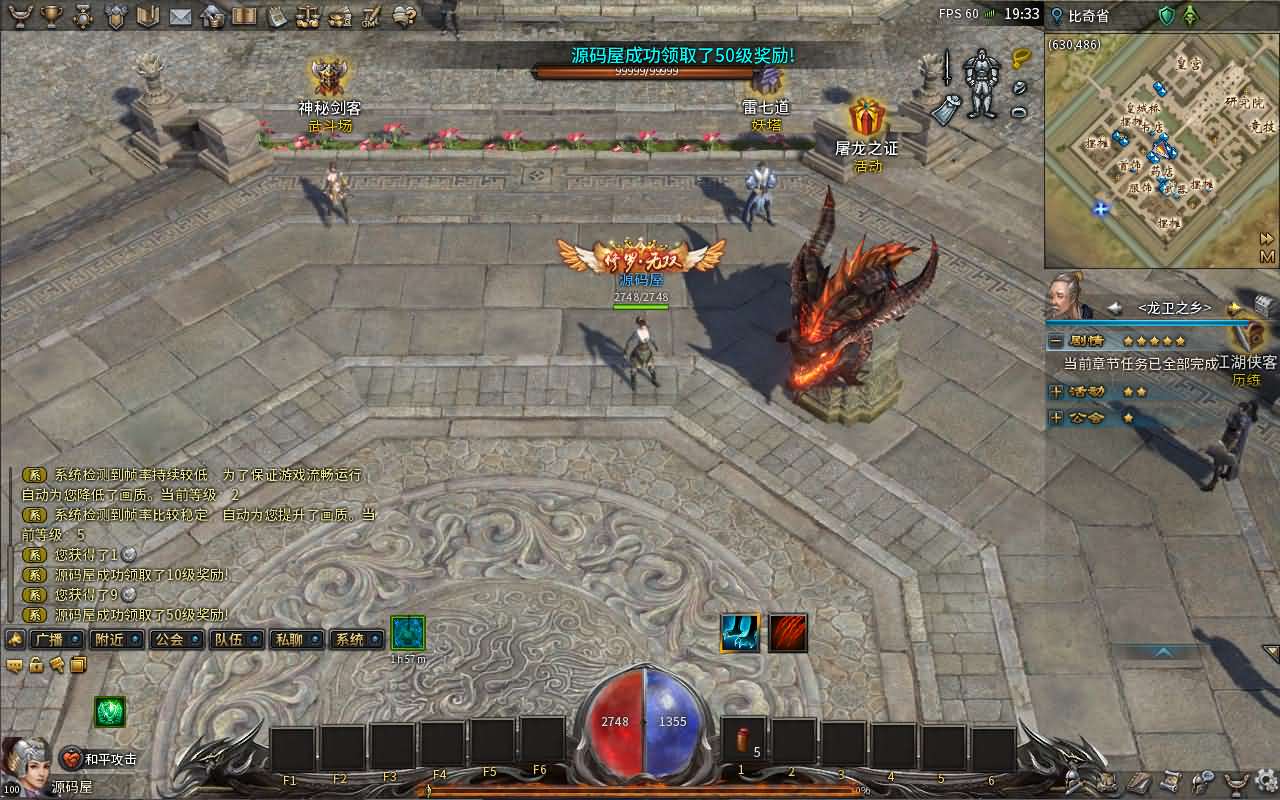
Task: Expand the 公会 tracker section
Action: click(x=1056, y=417)
